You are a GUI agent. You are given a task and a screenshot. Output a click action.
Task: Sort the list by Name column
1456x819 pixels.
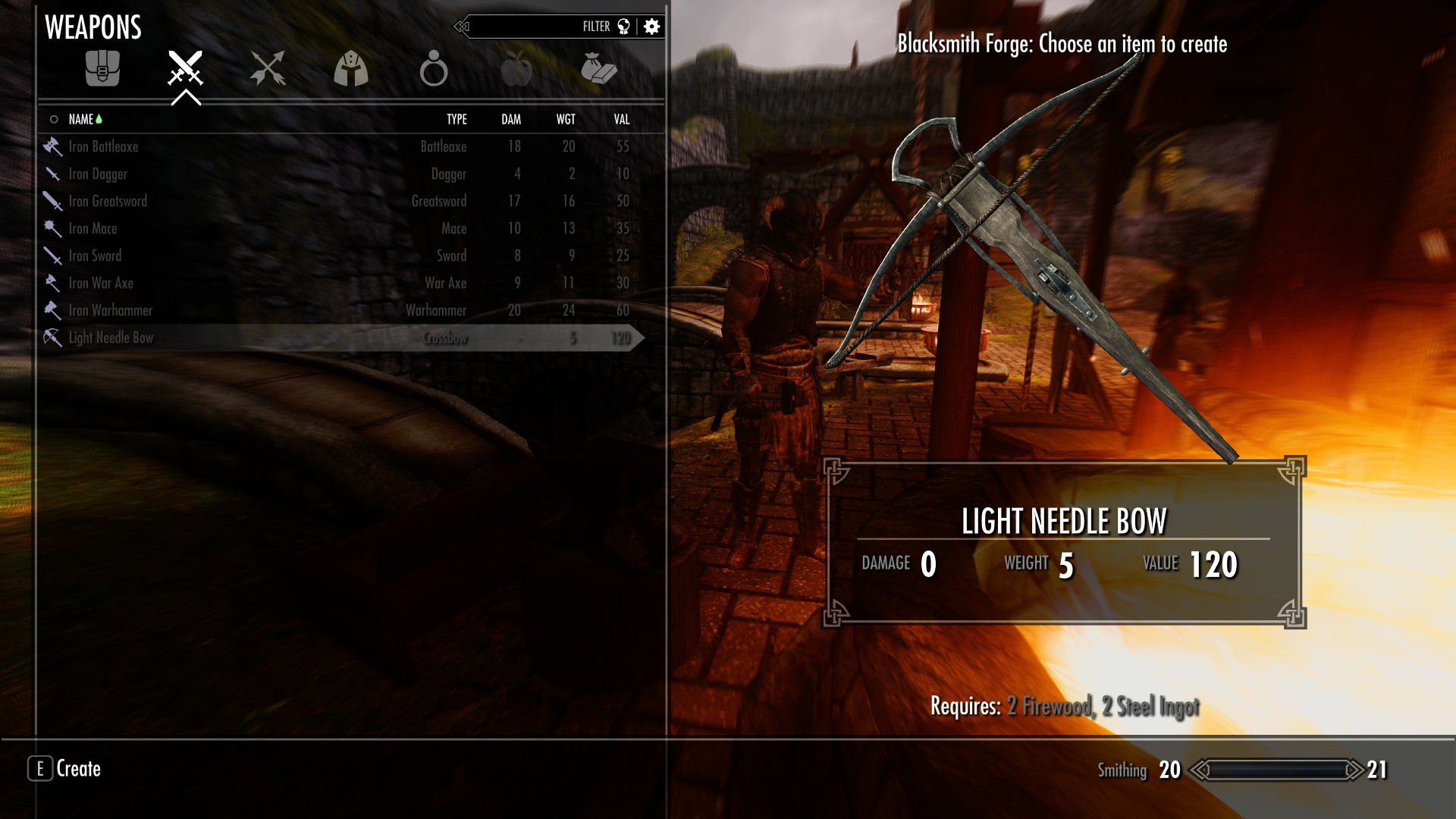pyautogui.click(x=81, y=119)
